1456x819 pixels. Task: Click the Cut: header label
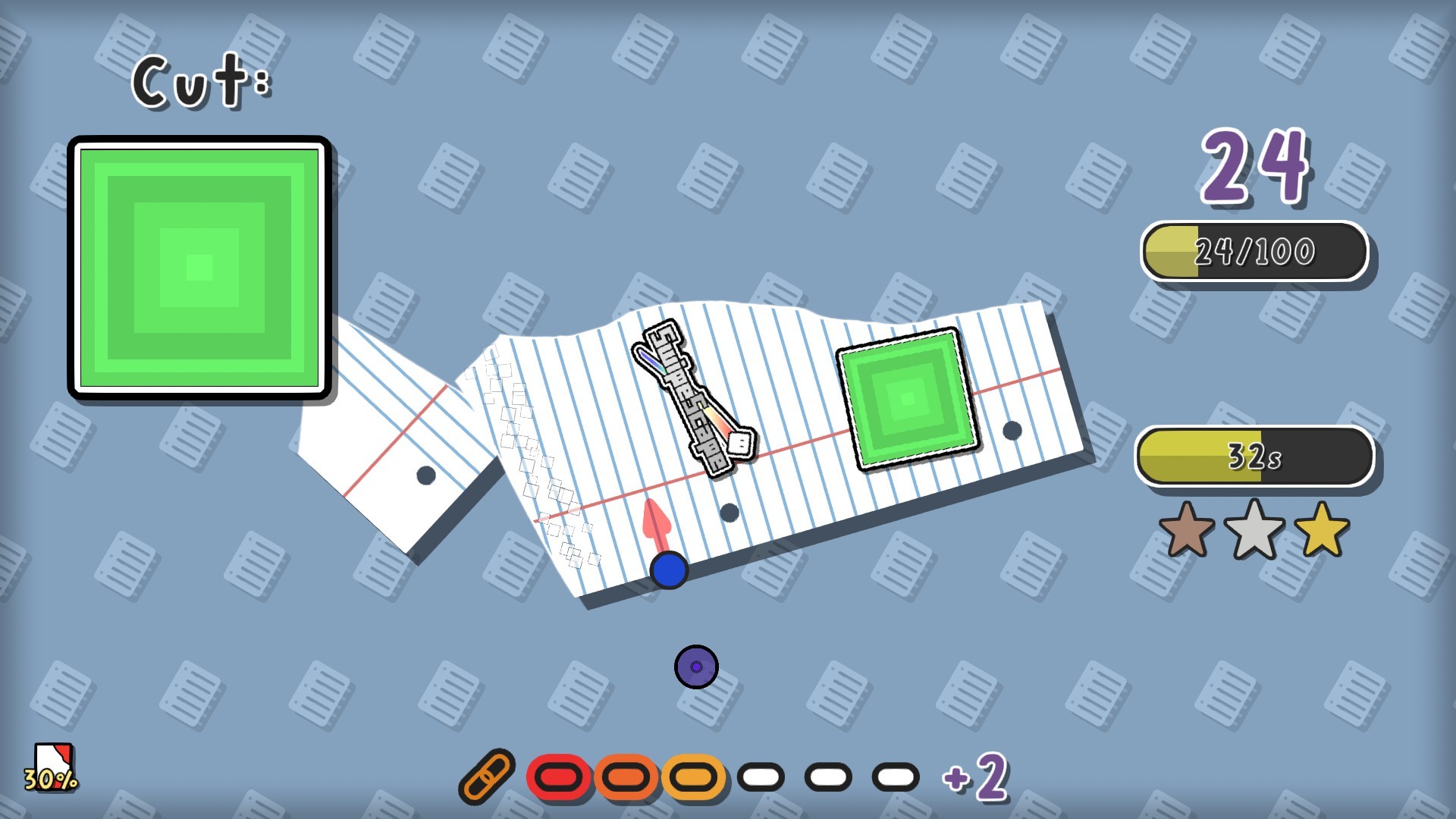pos(200,80)
